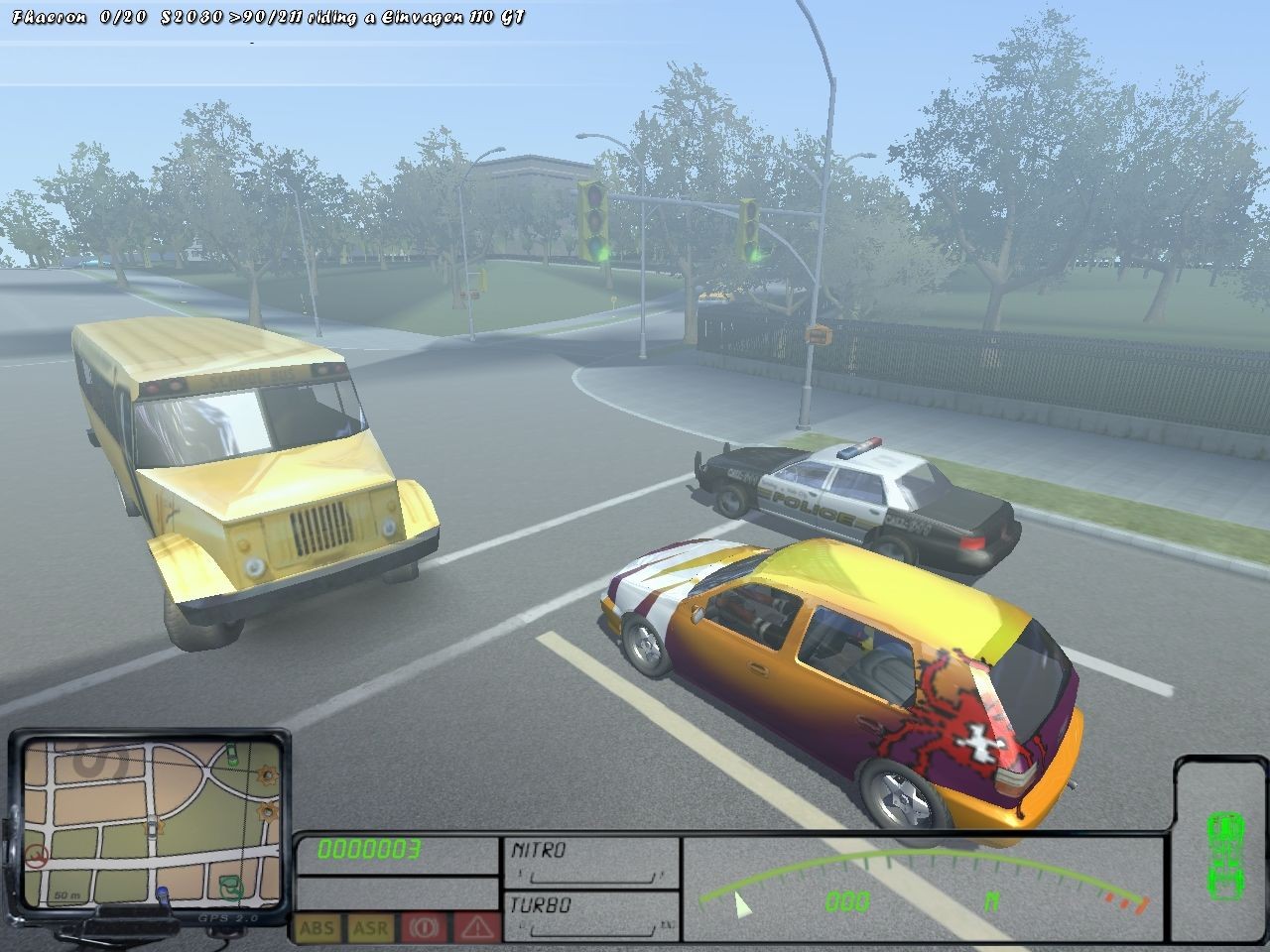
Task: Click the hazard warning triangle icon
Action: (x=478, y=928)
